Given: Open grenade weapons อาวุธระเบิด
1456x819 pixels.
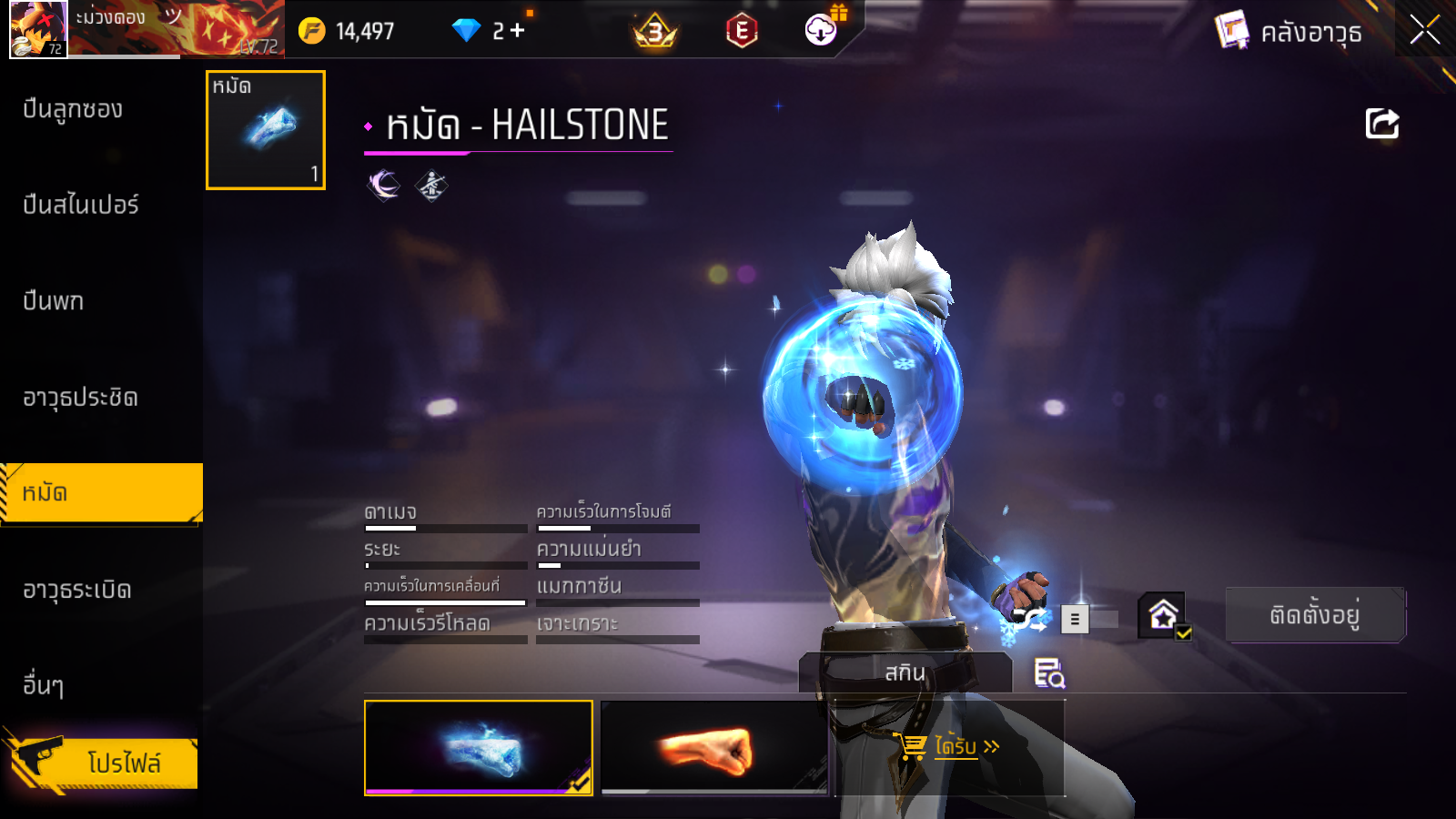Looking at the screenshot, I should coord(77,590).
